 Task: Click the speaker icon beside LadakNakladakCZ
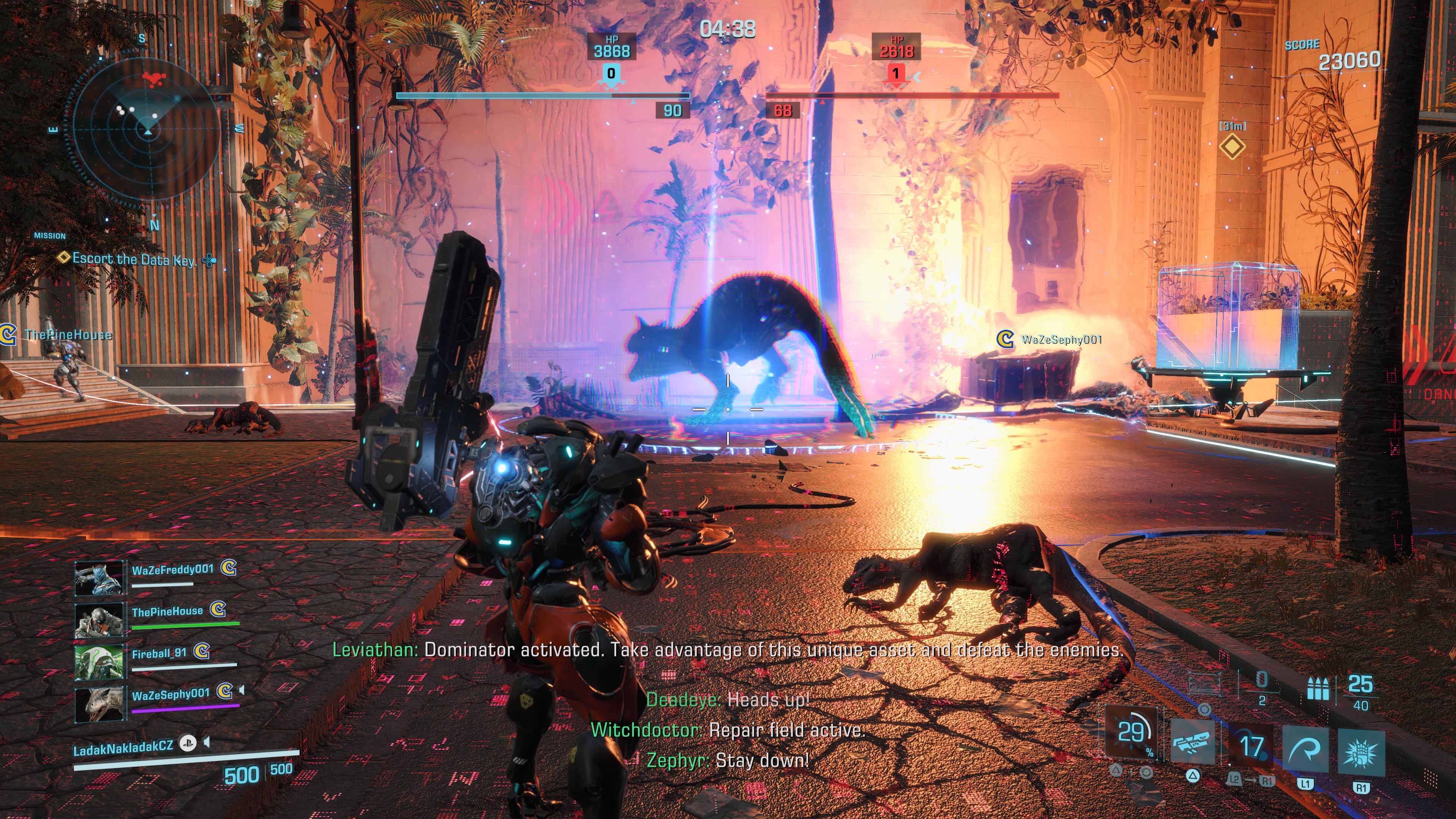point(207,742)
